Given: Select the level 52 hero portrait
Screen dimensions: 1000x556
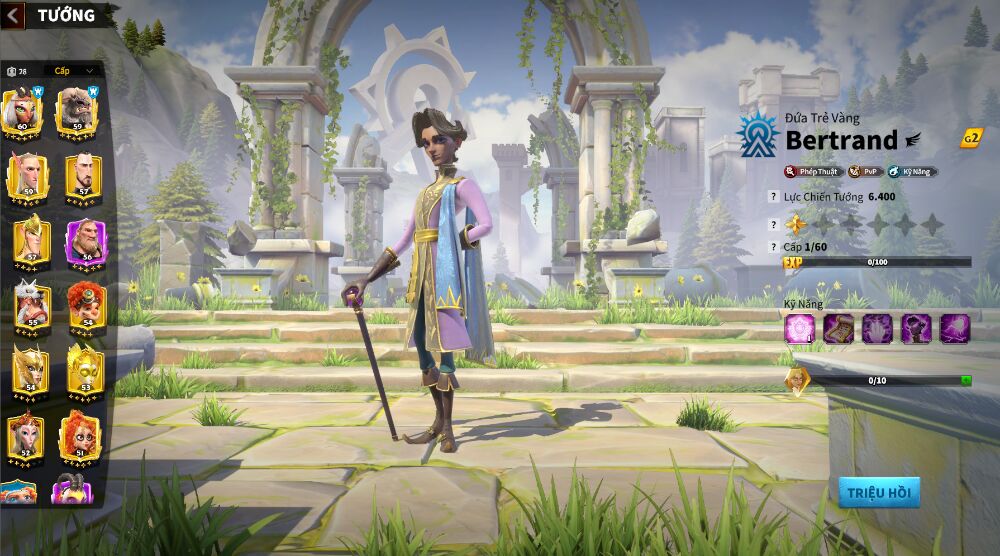Looking at the screenshot, I should click(26, 433).
